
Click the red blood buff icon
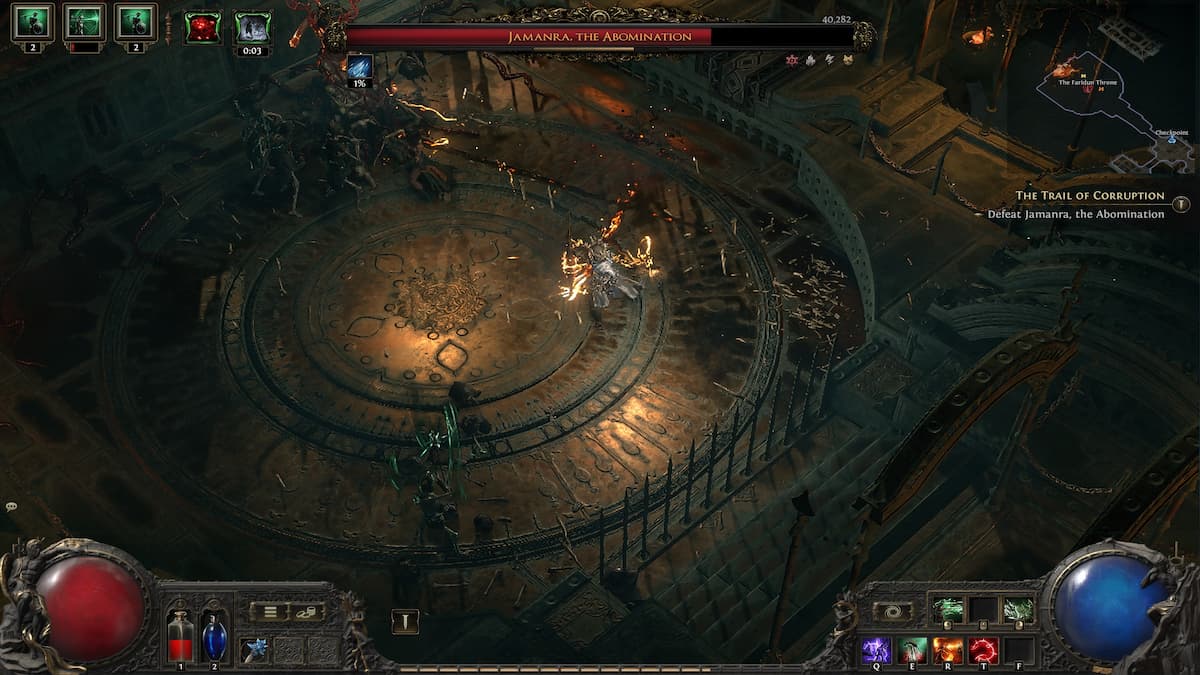tap(203, 27)
